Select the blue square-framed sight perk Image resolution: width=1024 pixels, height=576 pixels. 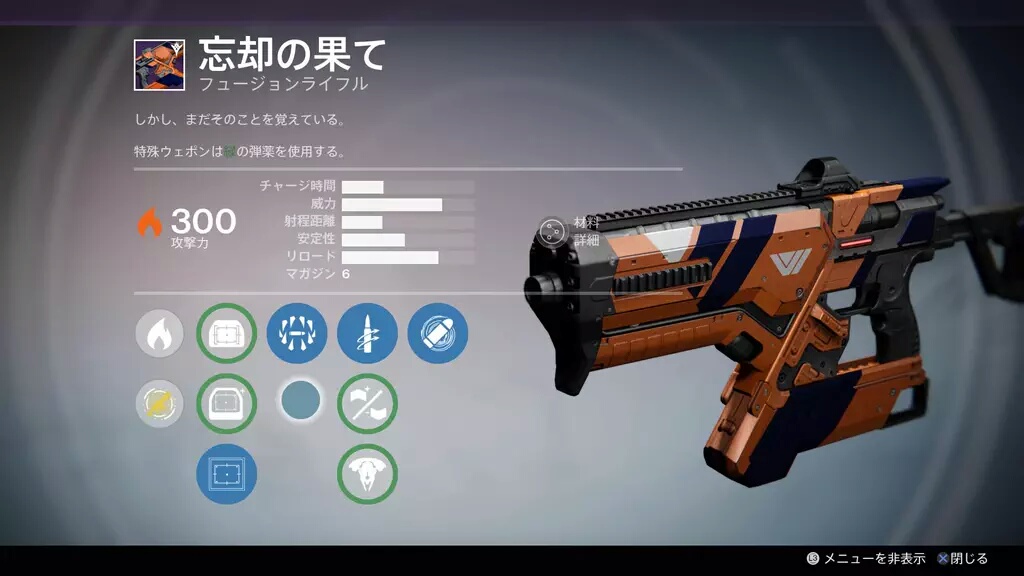(x=227, y=474)
